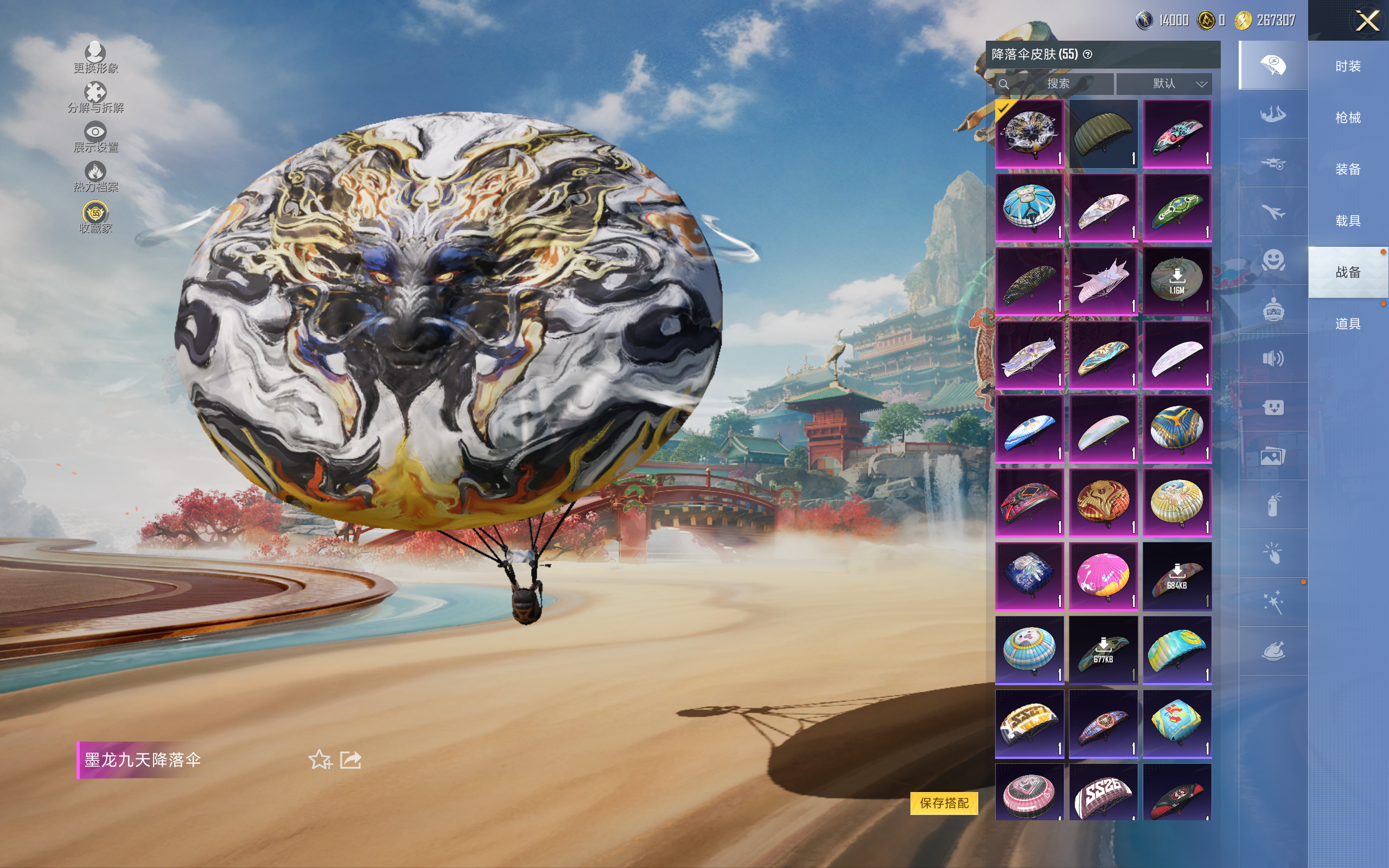Select the 装备 equipment tab
The height and width of the screenshot is (868, 1389).
point(1348,169)
